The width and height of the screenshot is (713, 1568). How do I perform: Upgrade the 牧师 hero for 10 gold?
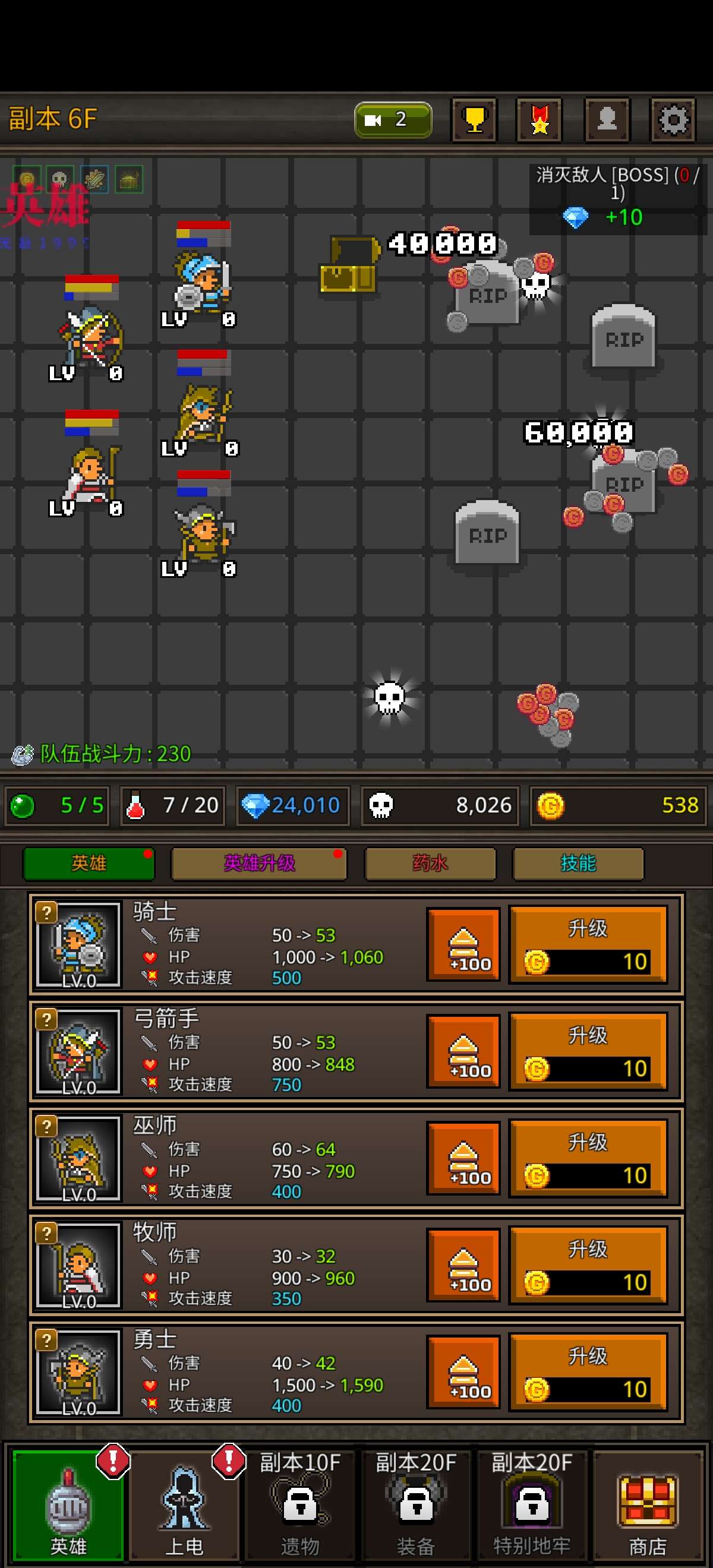pos(588,1266)
